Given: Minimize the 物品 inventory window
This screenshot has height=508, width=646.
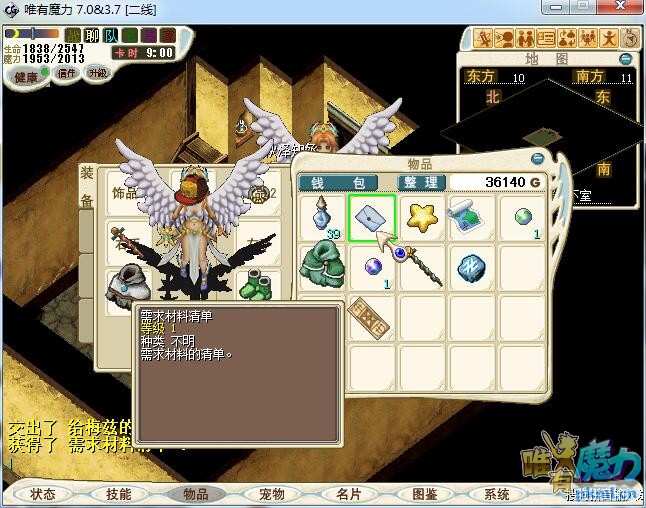Looking at the screenshot, I should (538, 158).
